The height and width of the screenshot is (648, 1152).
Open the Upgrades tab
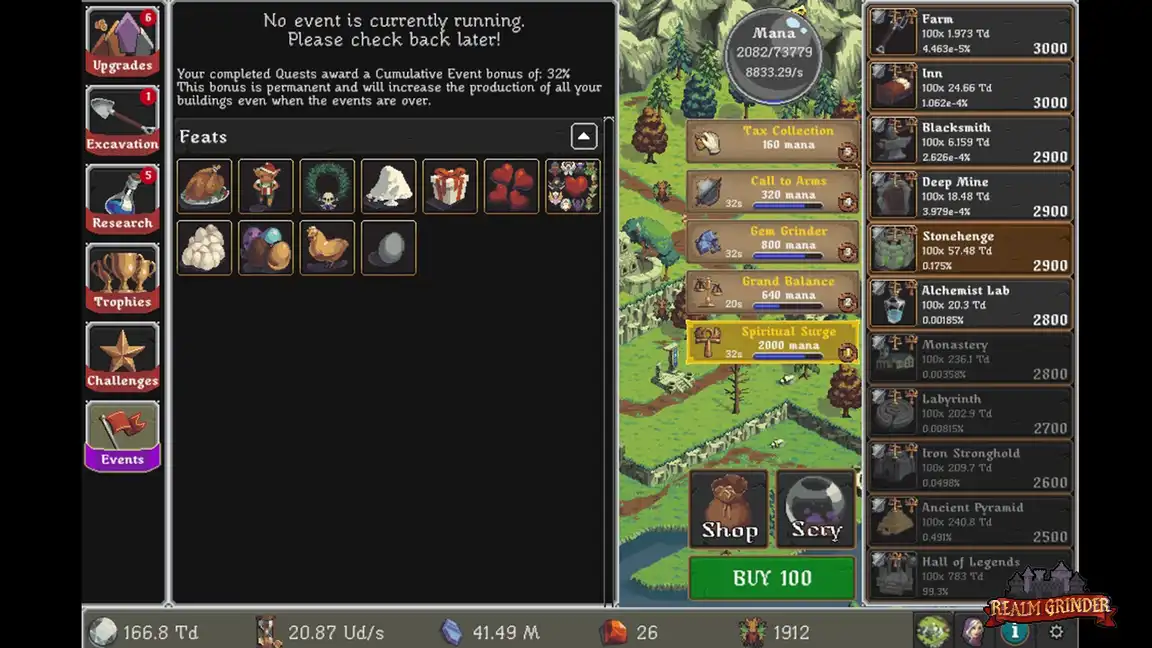pyautogui.click(x=122, y=42)
